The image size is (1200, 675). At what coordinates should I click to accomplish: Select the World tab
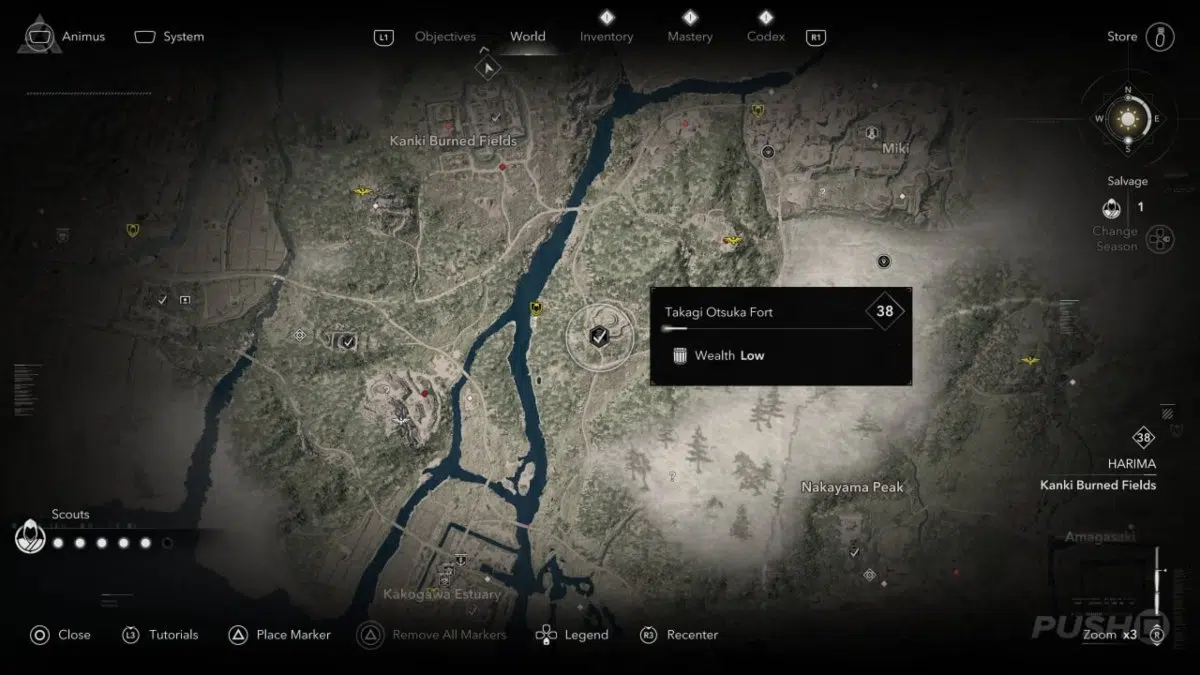(x=527, y=37)
